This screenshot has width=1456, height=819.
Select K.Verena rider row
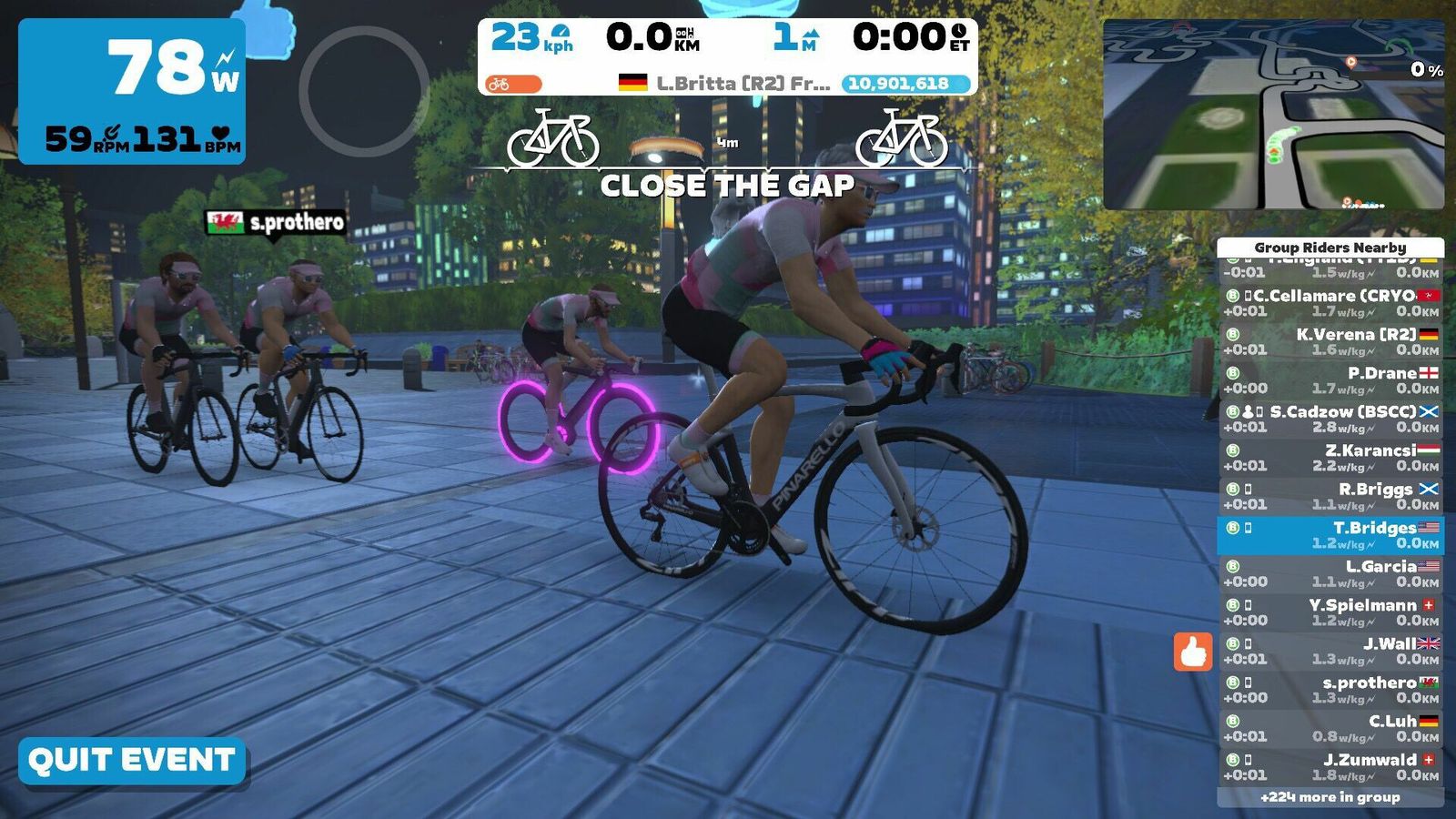1330,342
